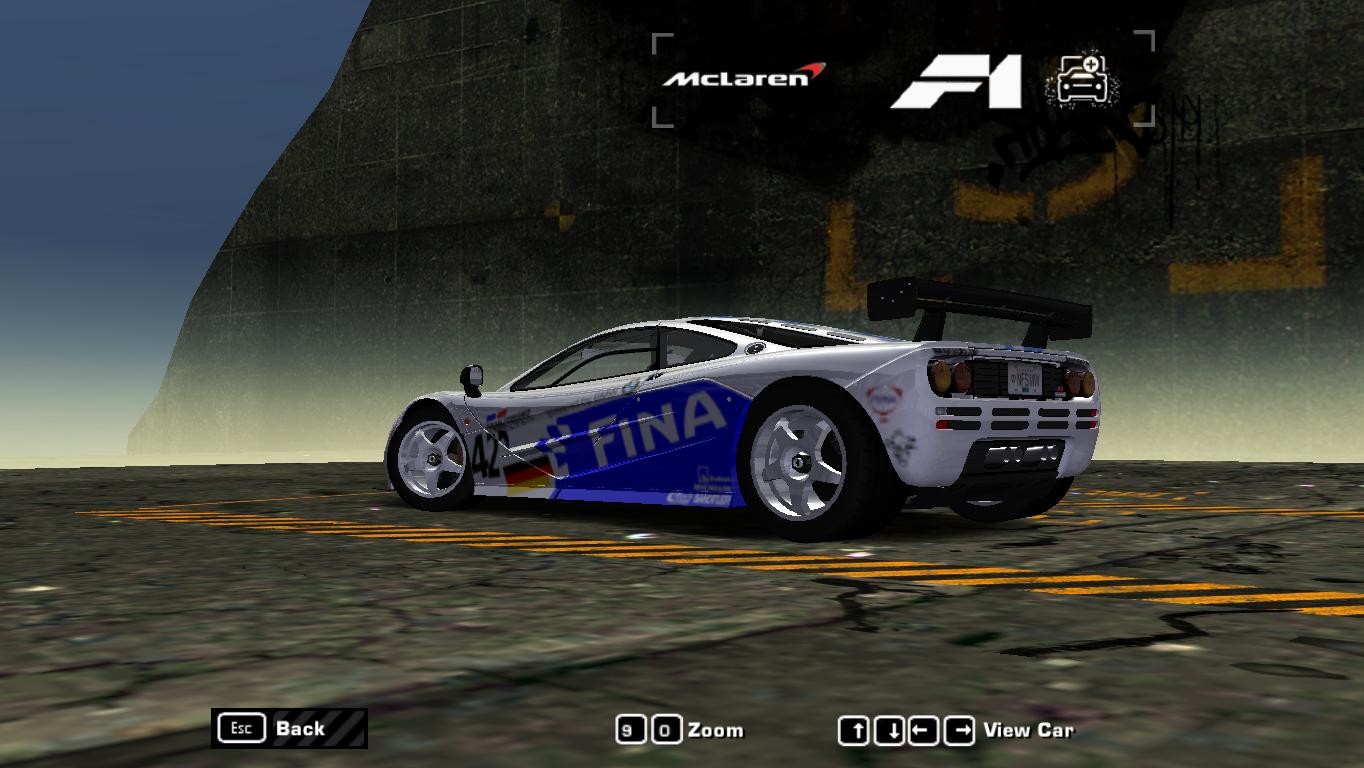Click the Back button
This screenshot has height=768, width=1364.
pyautogui.click(x=299, y=729)
